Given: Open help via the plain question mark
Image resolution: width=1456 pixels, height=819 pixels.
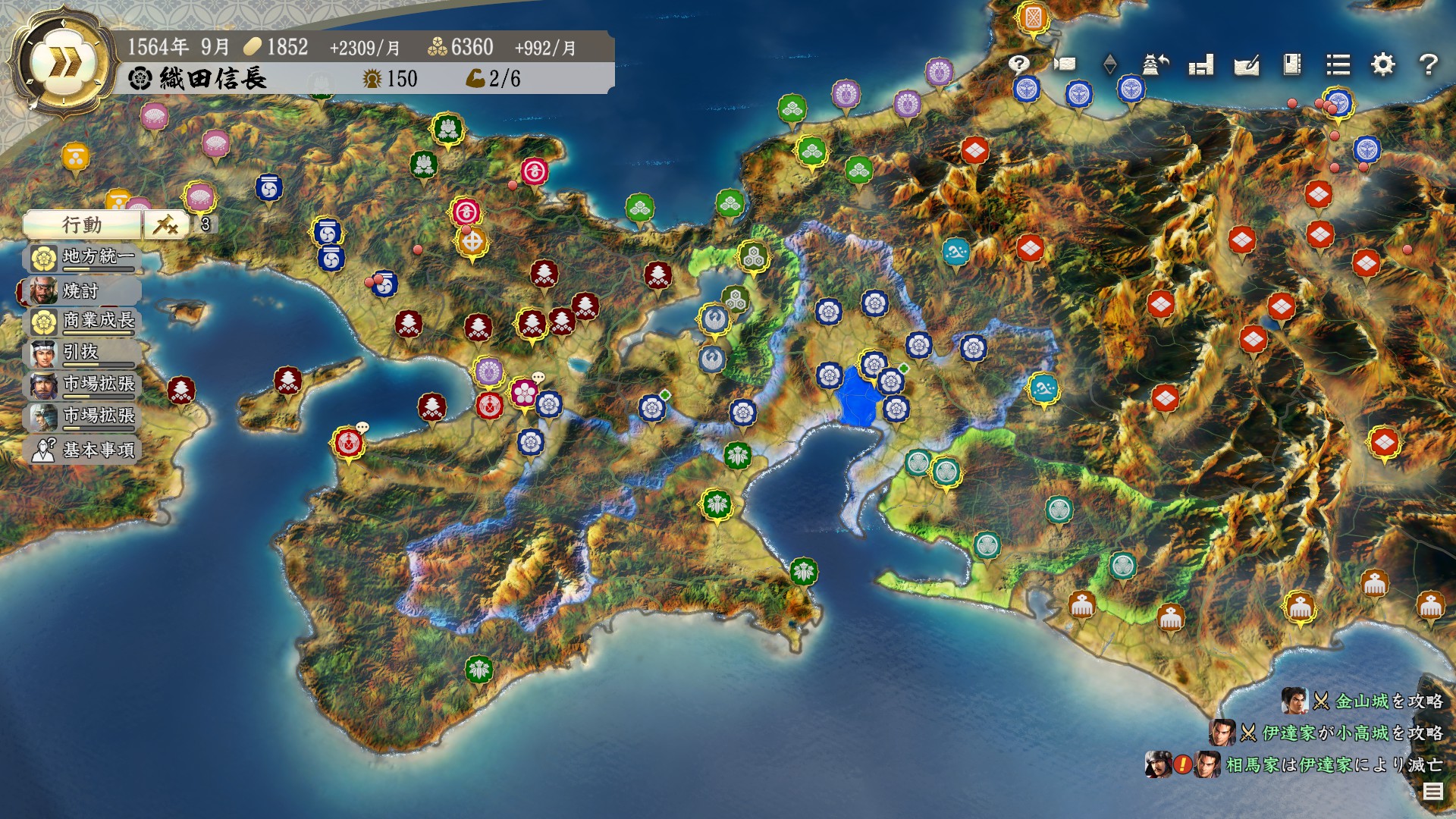Looking at the screenshot, I should coord(1428,64).
